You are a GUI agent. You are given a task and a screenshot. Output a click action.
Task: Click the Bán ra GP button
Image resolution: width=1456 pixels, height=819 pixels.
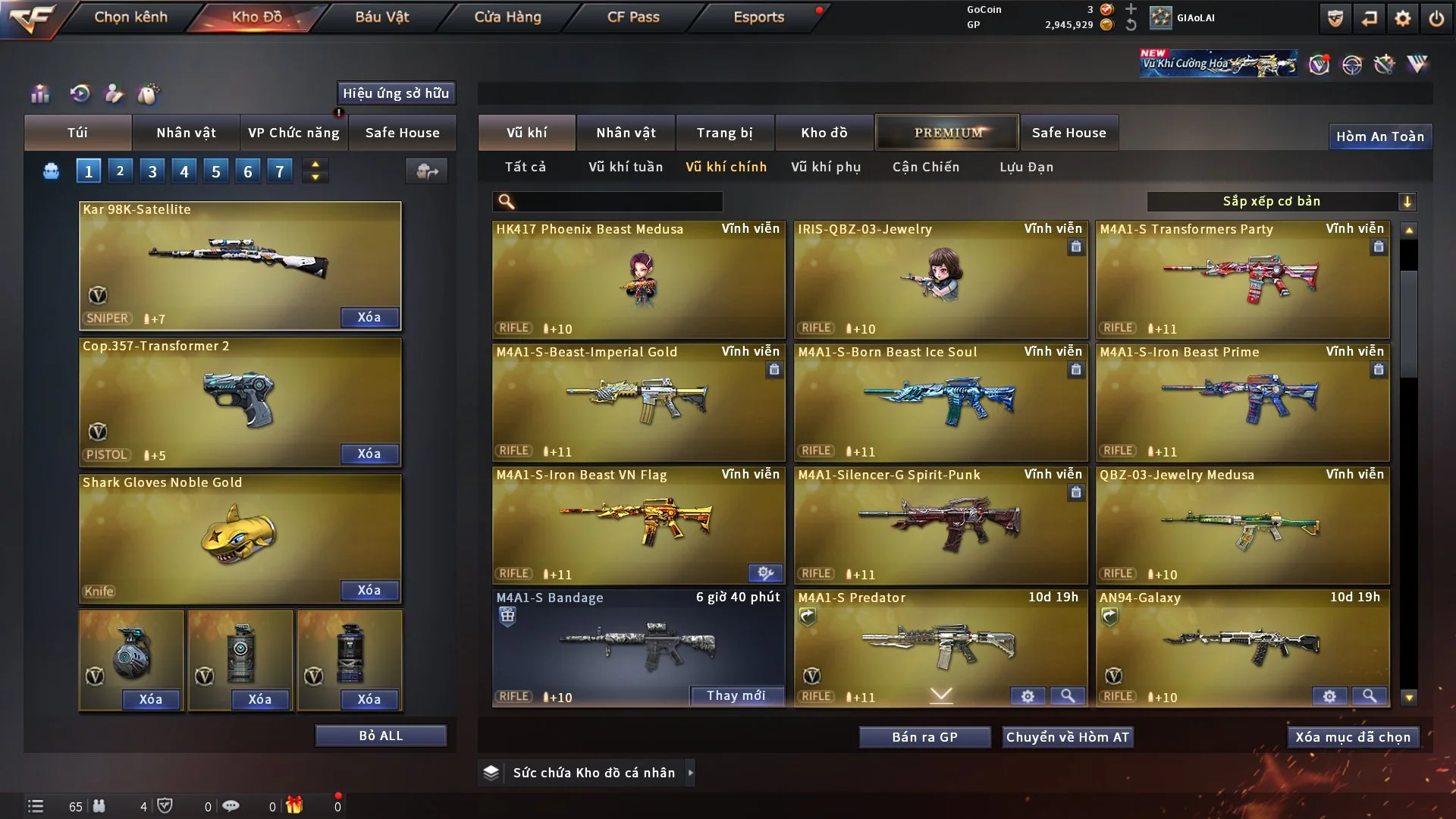[924, 737]
